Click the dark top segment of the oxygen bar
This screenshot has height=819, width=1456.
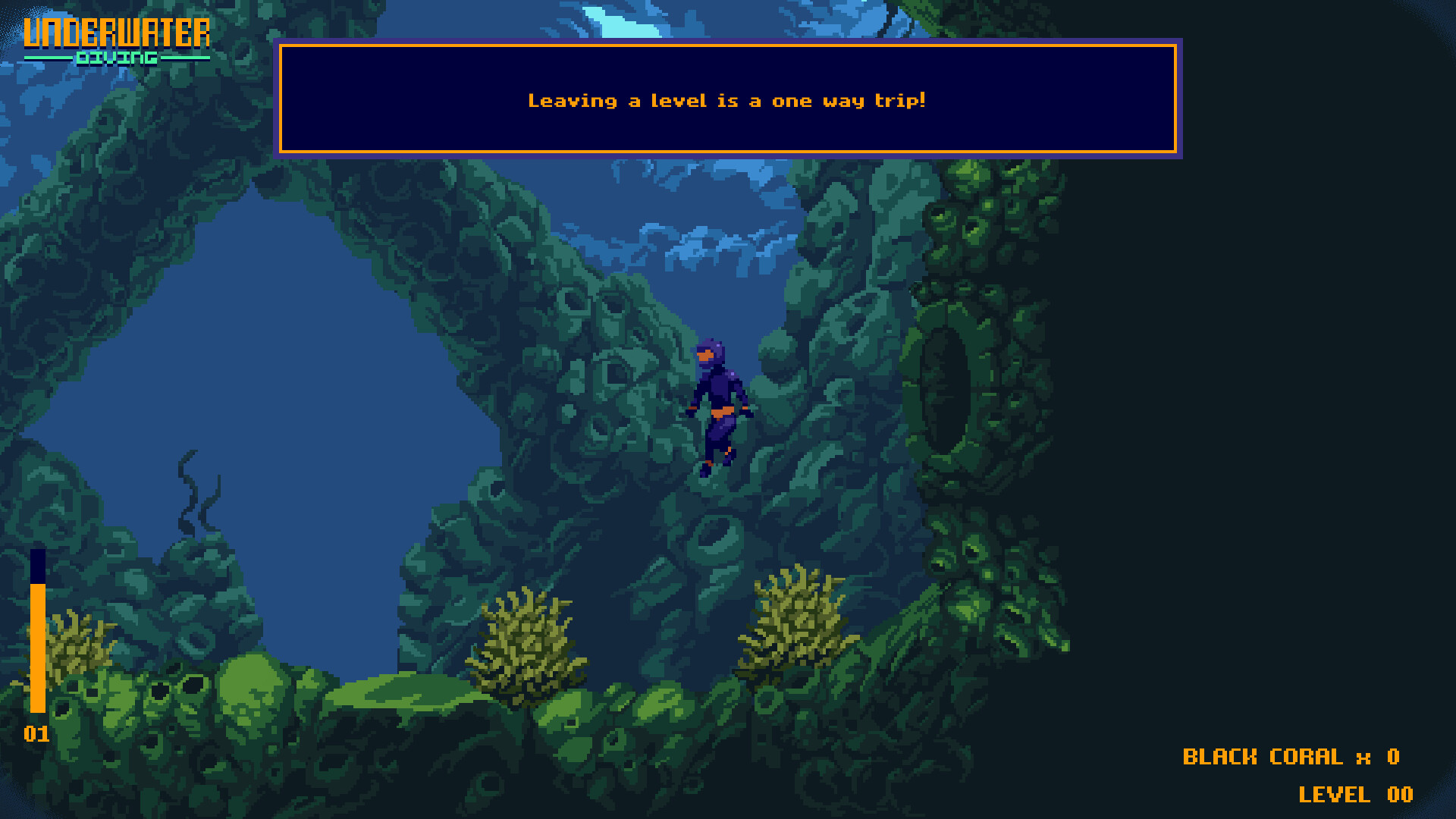click(x=36, y=565)
